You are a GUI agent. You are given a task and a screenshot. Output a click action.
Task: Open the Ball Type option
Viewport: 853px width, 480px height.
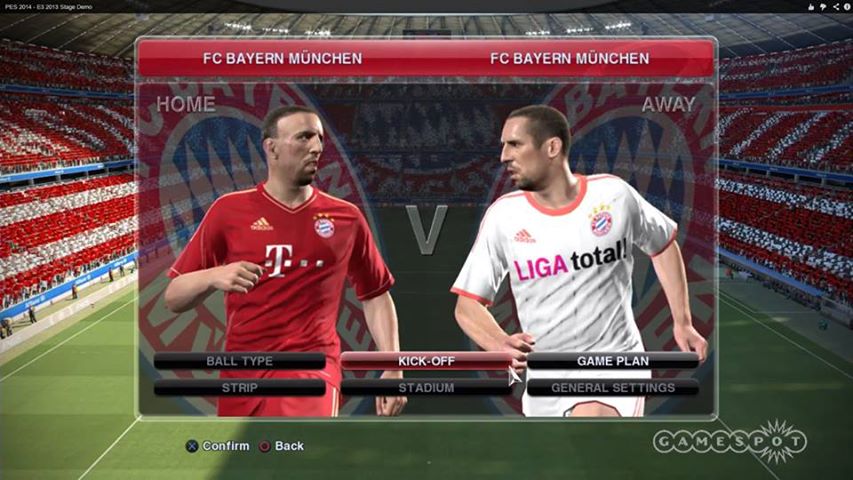tap(239, 361)
